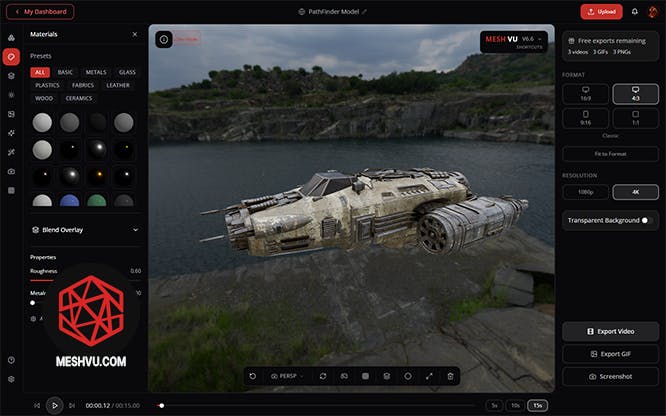Show the Glass material presets
Viewport: 666px width, 416px height.
(x=127, y=72)
